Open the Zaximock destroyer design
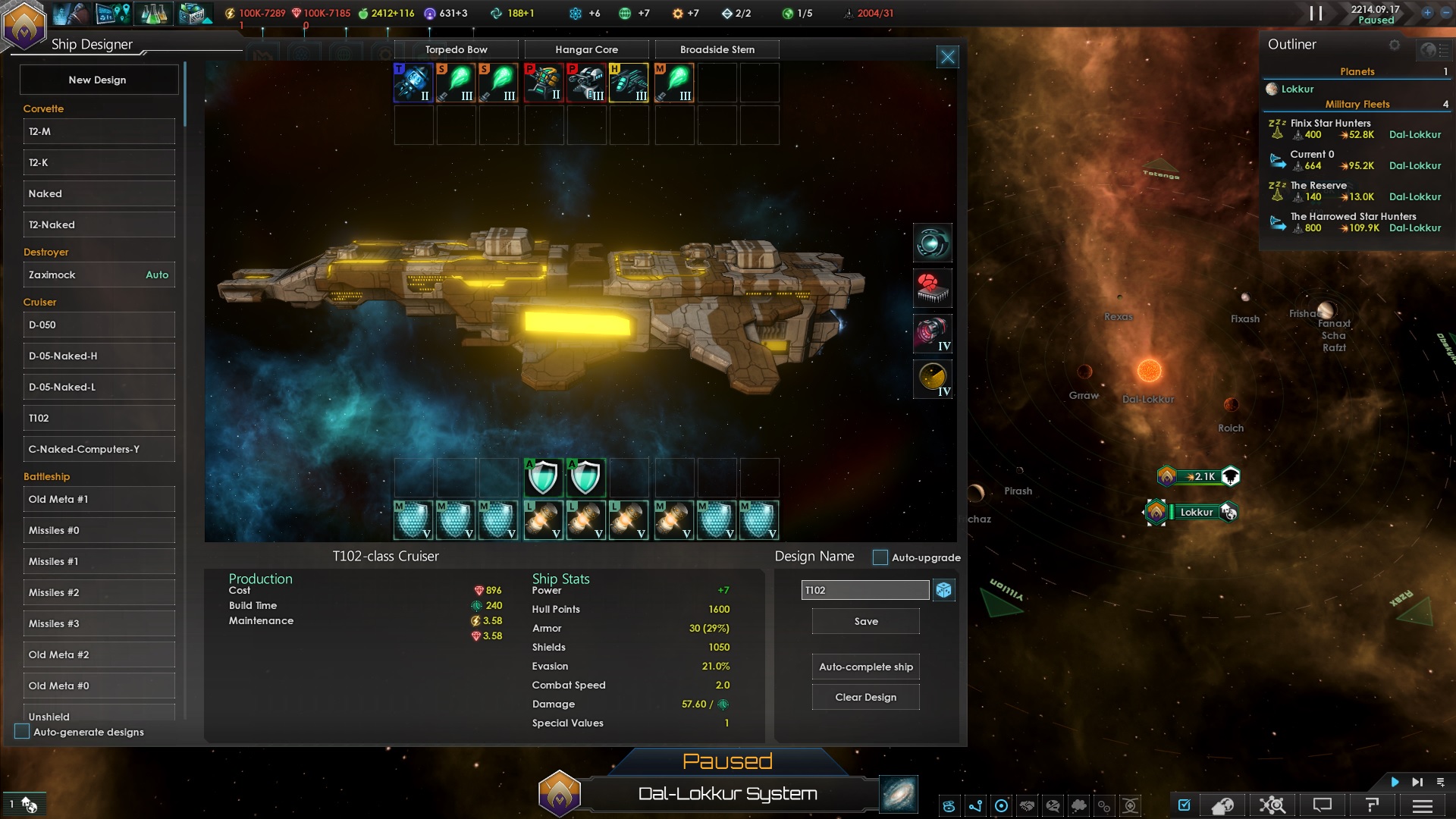Screen dimensions: 1456x819 point(99,275)
